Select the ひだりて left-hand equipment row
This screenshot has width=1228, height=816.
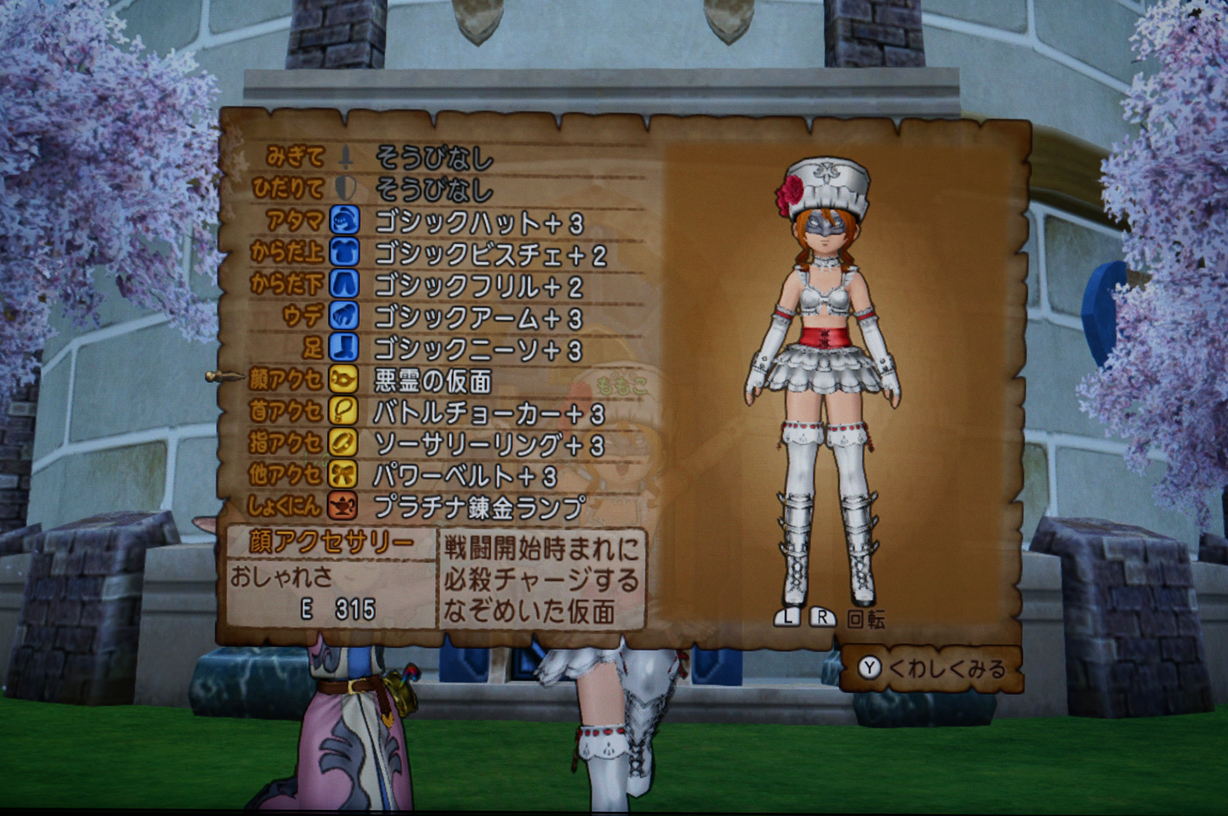click(x=434, y=189)
